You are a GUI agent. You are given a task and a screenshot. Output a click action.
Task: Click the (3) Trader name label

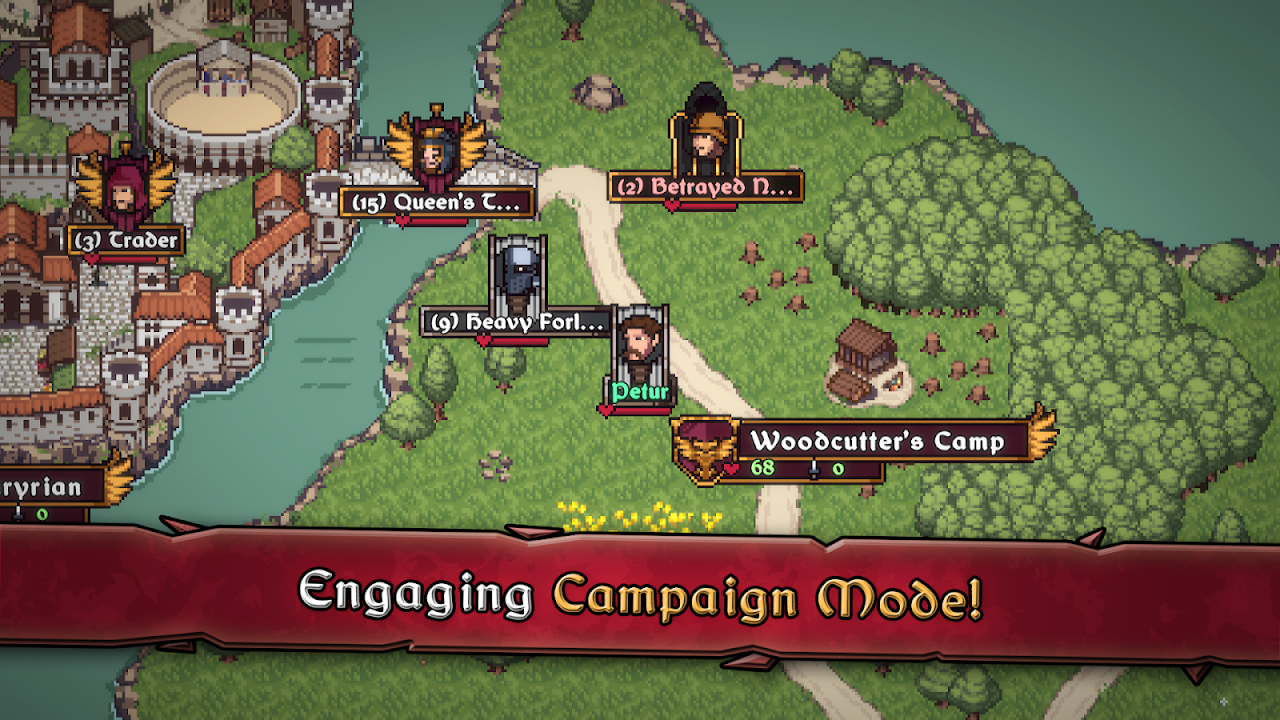tap(123, 240)
